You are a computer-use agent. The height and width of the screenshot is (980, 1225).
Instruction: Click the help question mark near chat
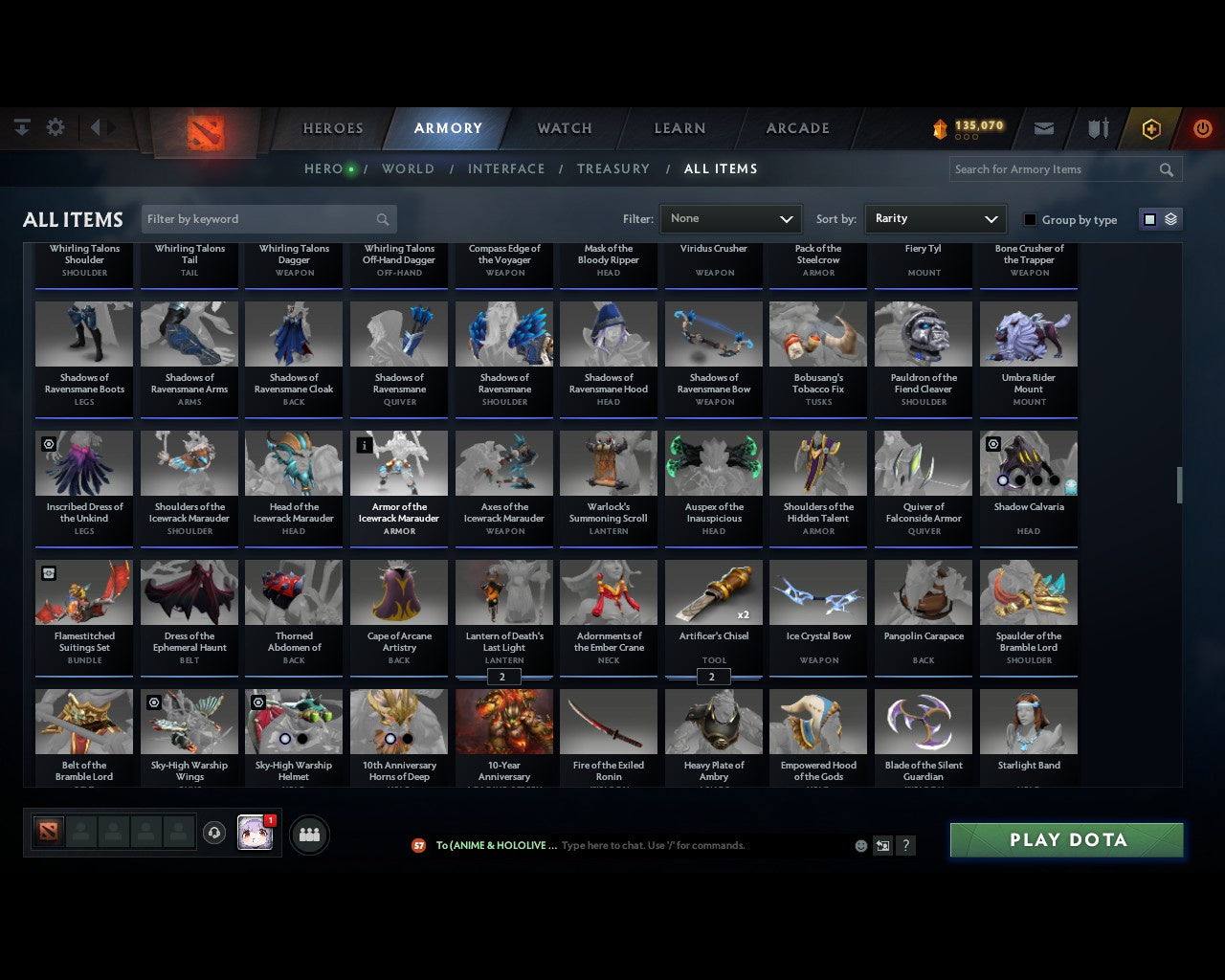[905, 845]
